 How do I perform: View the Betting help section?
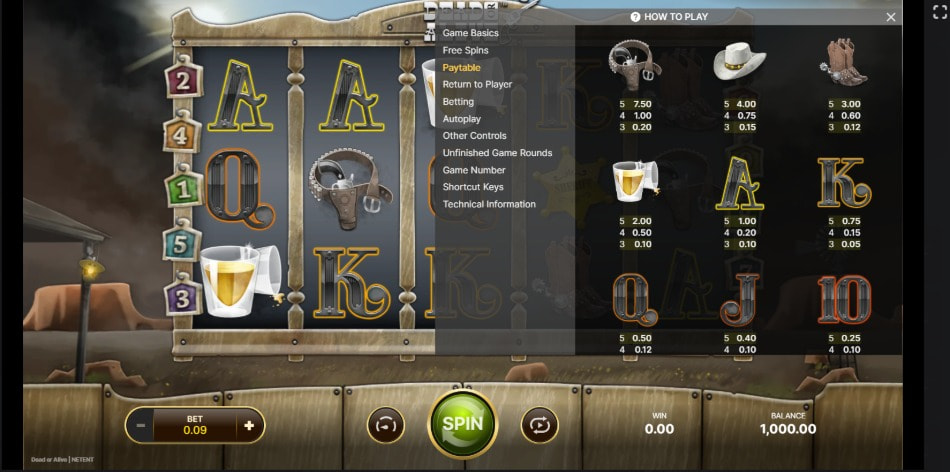click(x=458, y=102)
